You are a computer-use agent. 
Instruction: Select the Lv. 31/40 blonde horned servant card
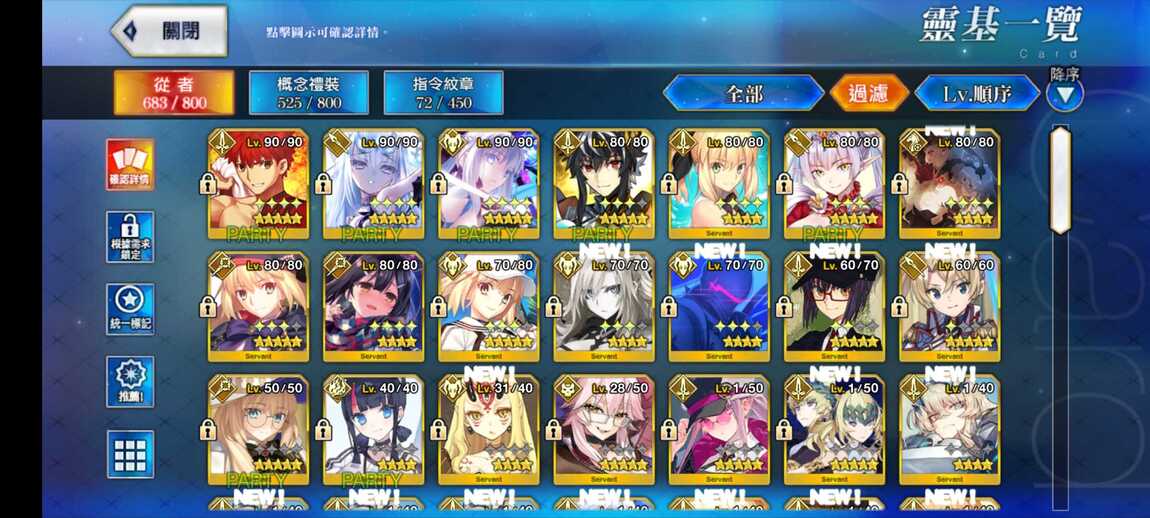[488, 430]
